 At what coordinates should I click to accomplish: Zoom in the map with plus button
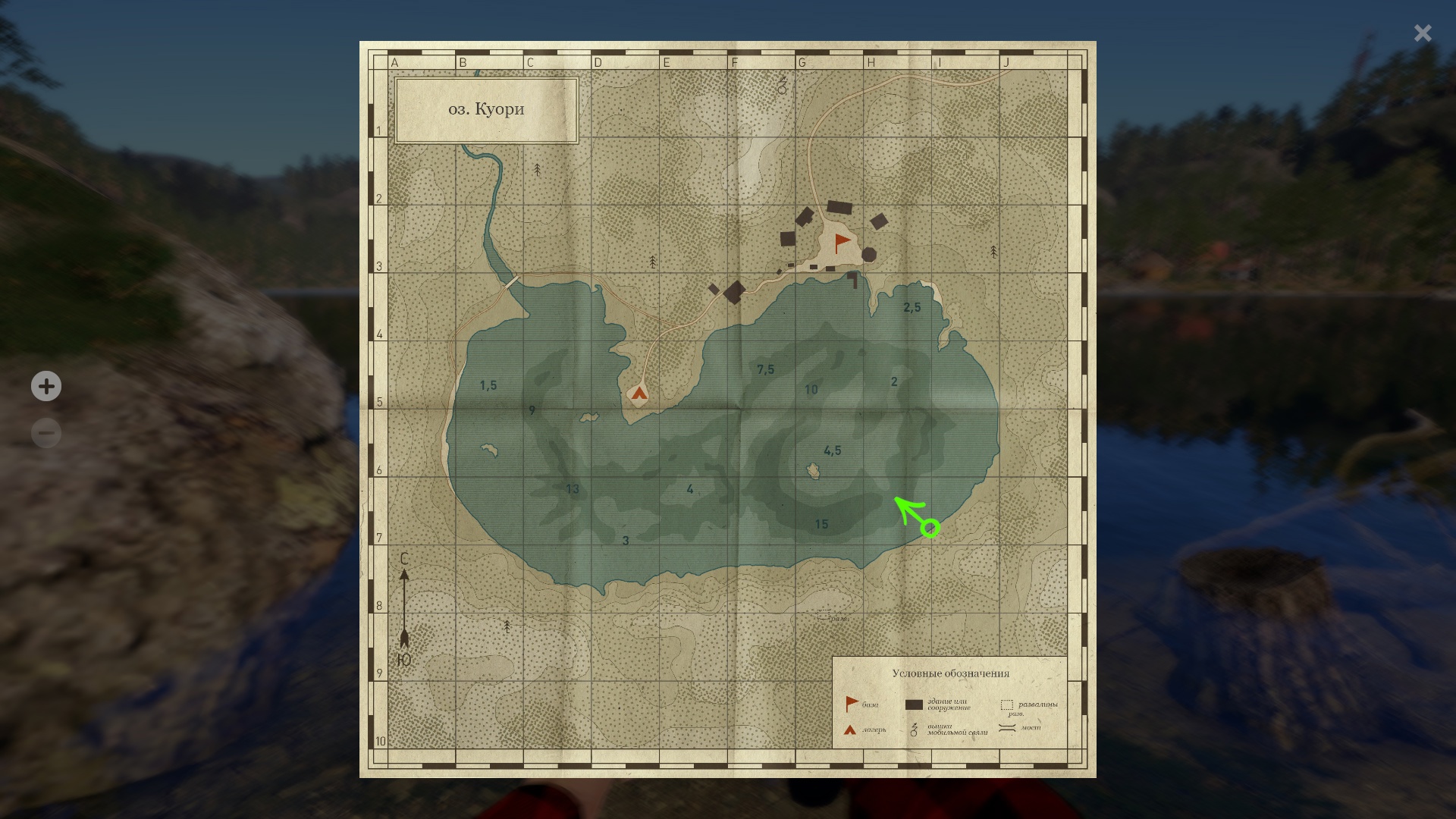click(x=46, y=387)
